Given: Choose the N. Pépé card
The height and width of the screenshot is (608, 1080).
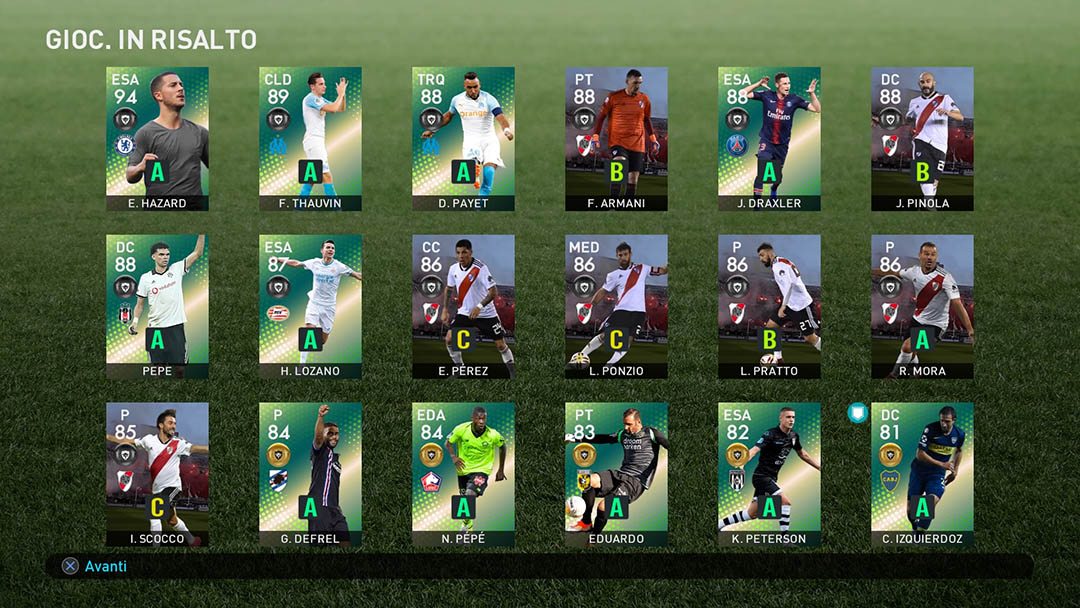Looking at the screenshot, I should pos(463,474).
